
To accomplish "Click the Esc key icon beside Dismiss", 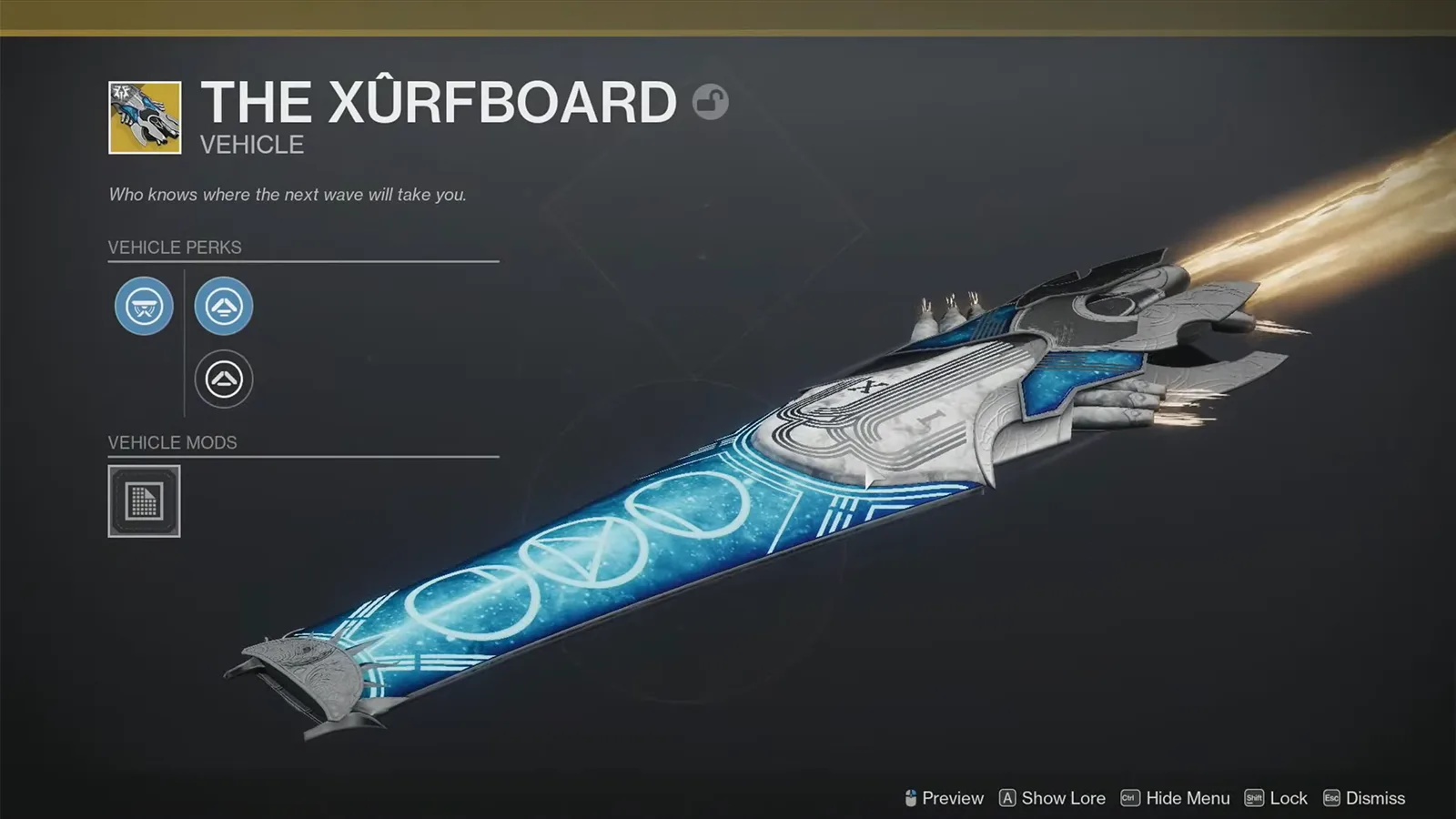I will click(x=1330, y=798).
